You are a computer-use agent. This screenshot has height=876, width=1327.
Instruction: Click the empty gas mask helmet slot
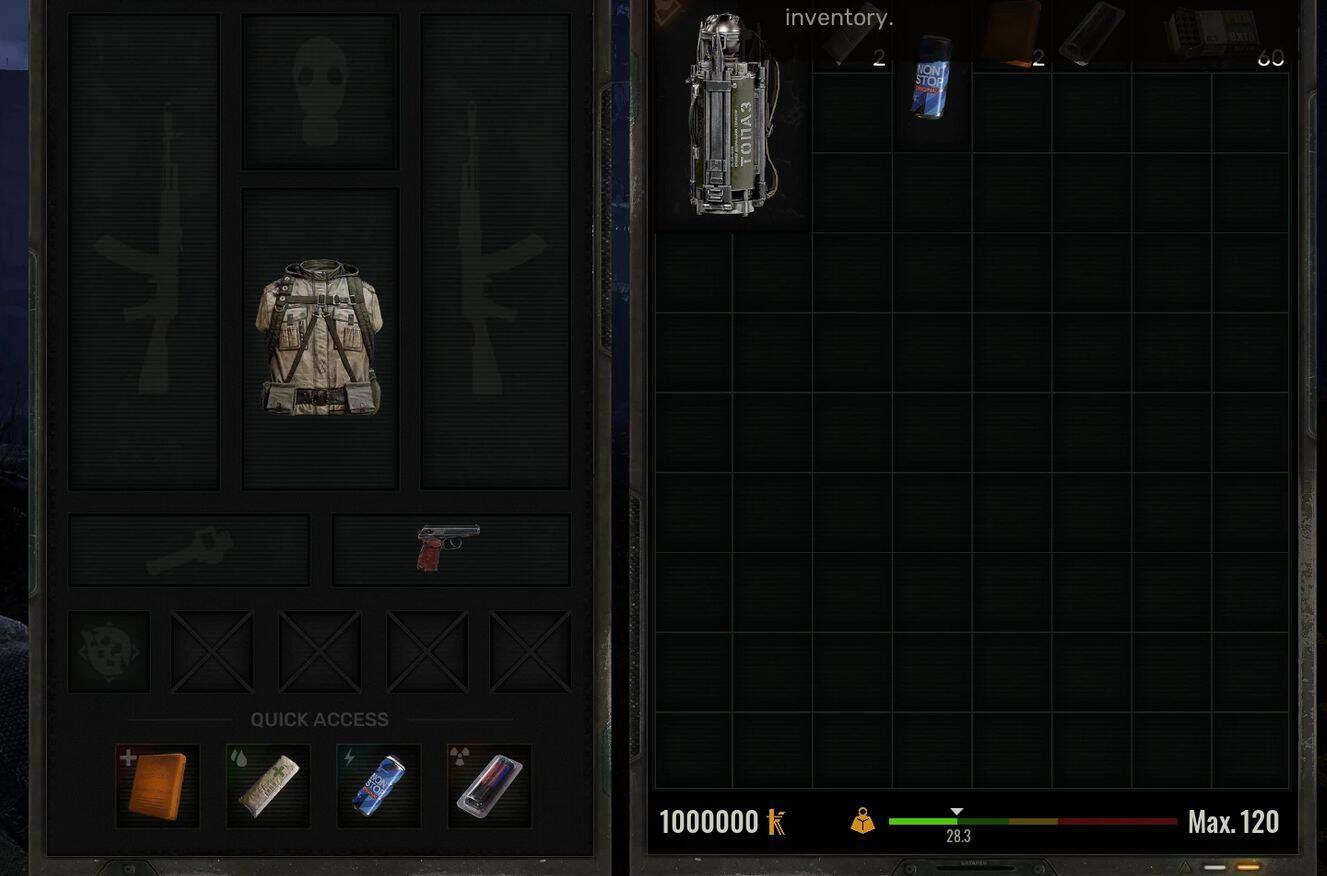[320, 92]
